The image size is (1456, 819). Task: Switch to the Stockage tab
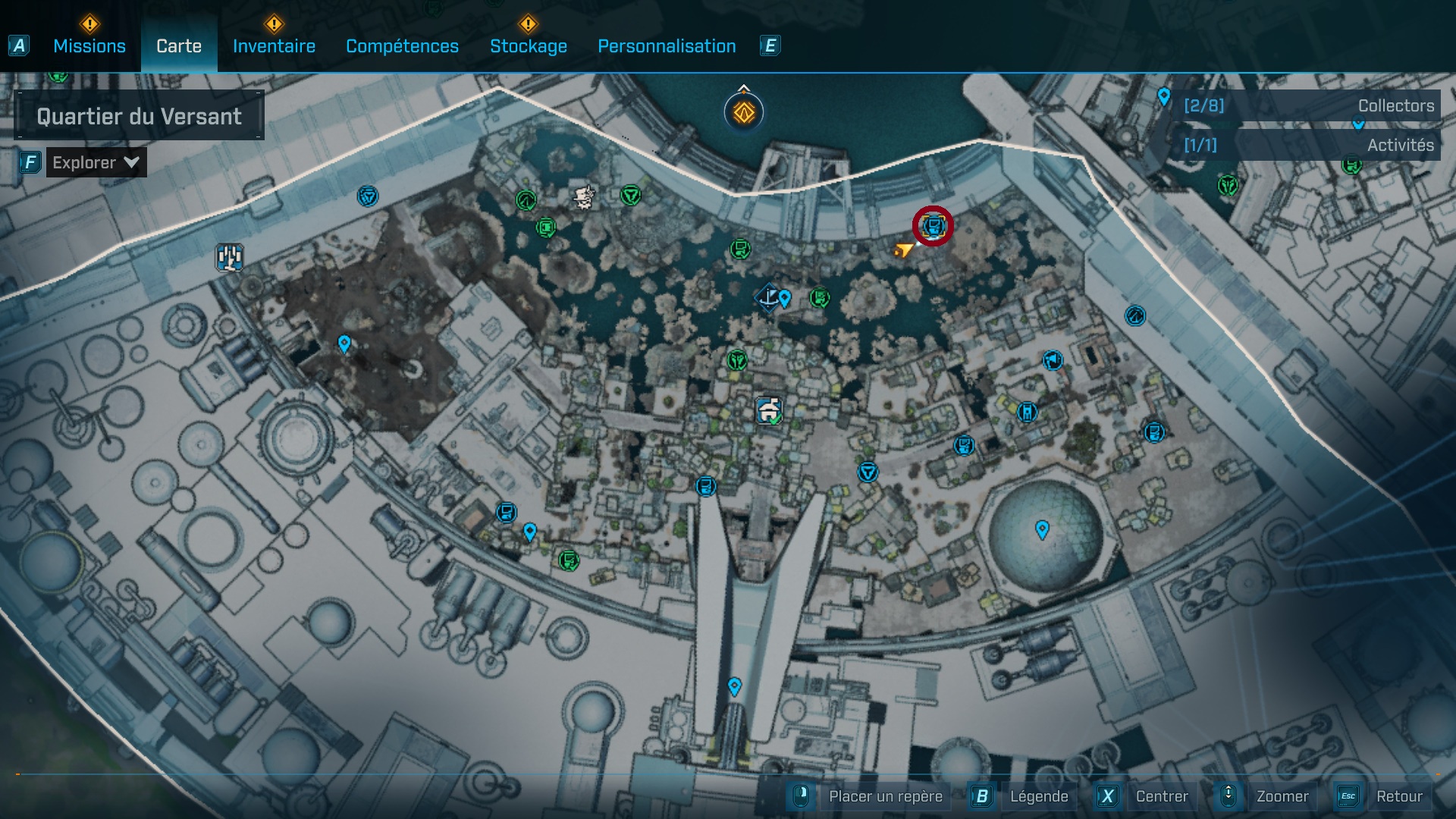click(529, 46)
